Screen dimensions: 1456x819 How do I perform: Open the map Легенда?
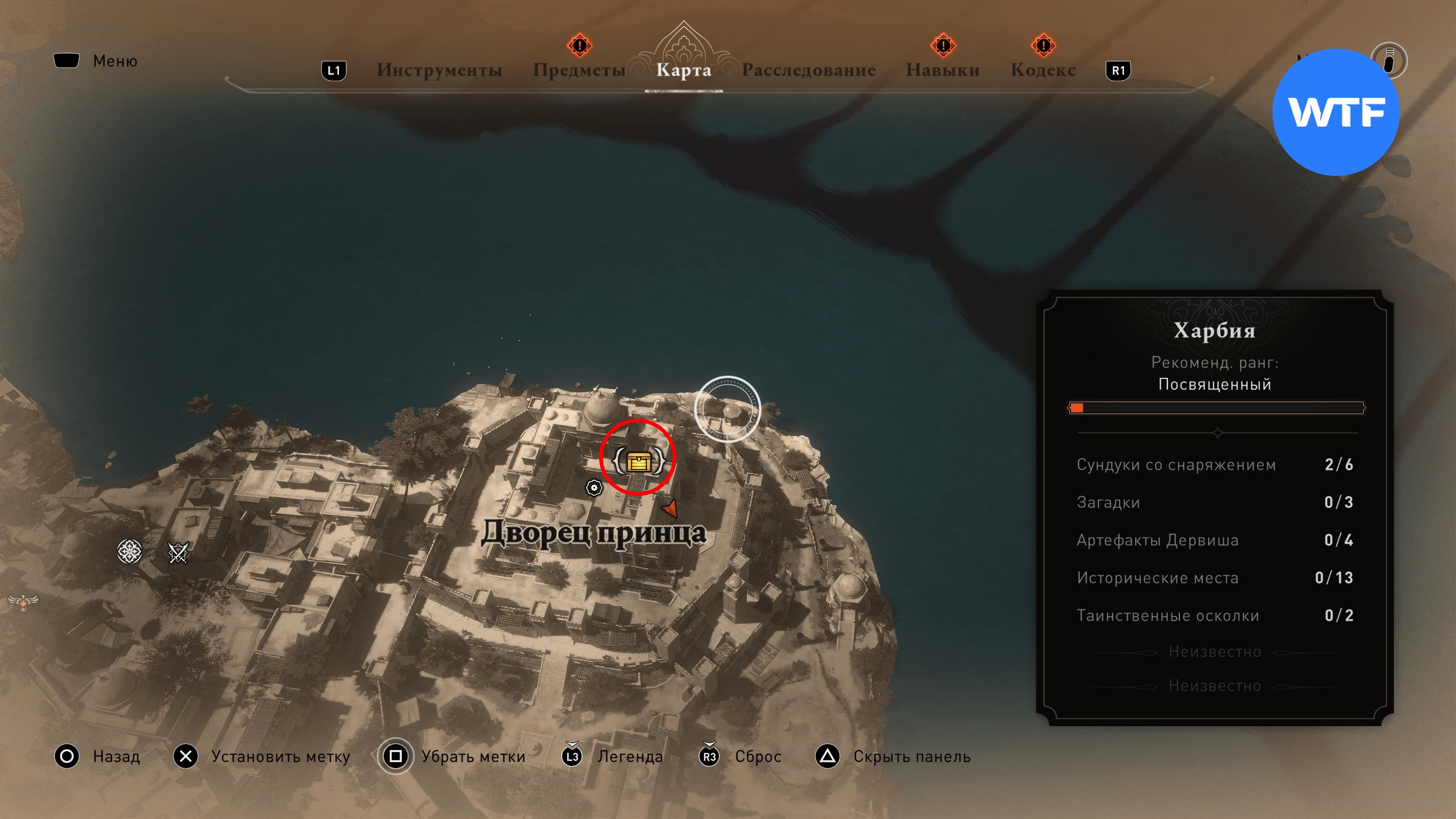(630, 756)
